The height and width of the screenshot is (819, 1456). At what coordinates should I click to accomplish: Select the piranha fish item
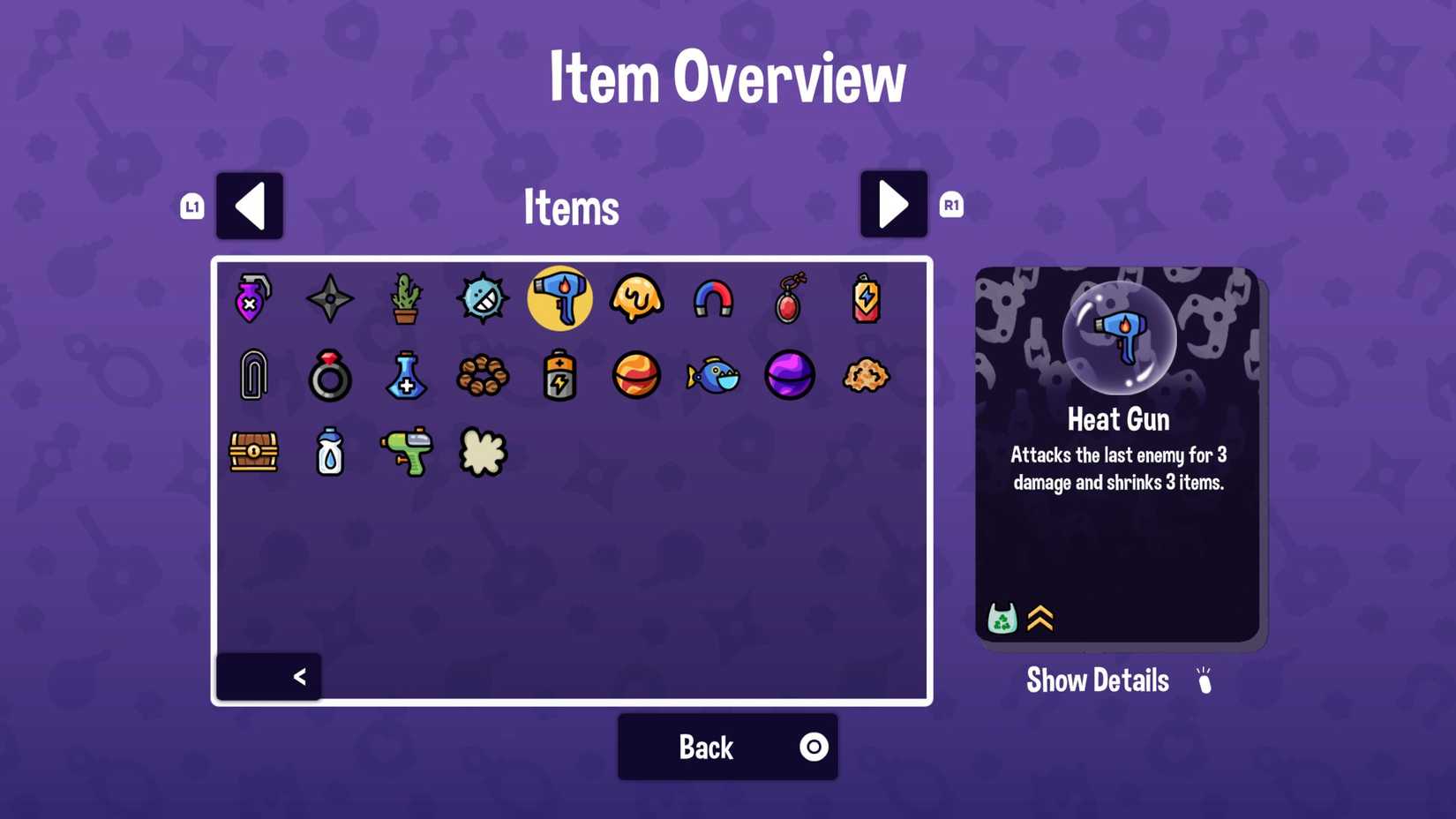point(713,375)
